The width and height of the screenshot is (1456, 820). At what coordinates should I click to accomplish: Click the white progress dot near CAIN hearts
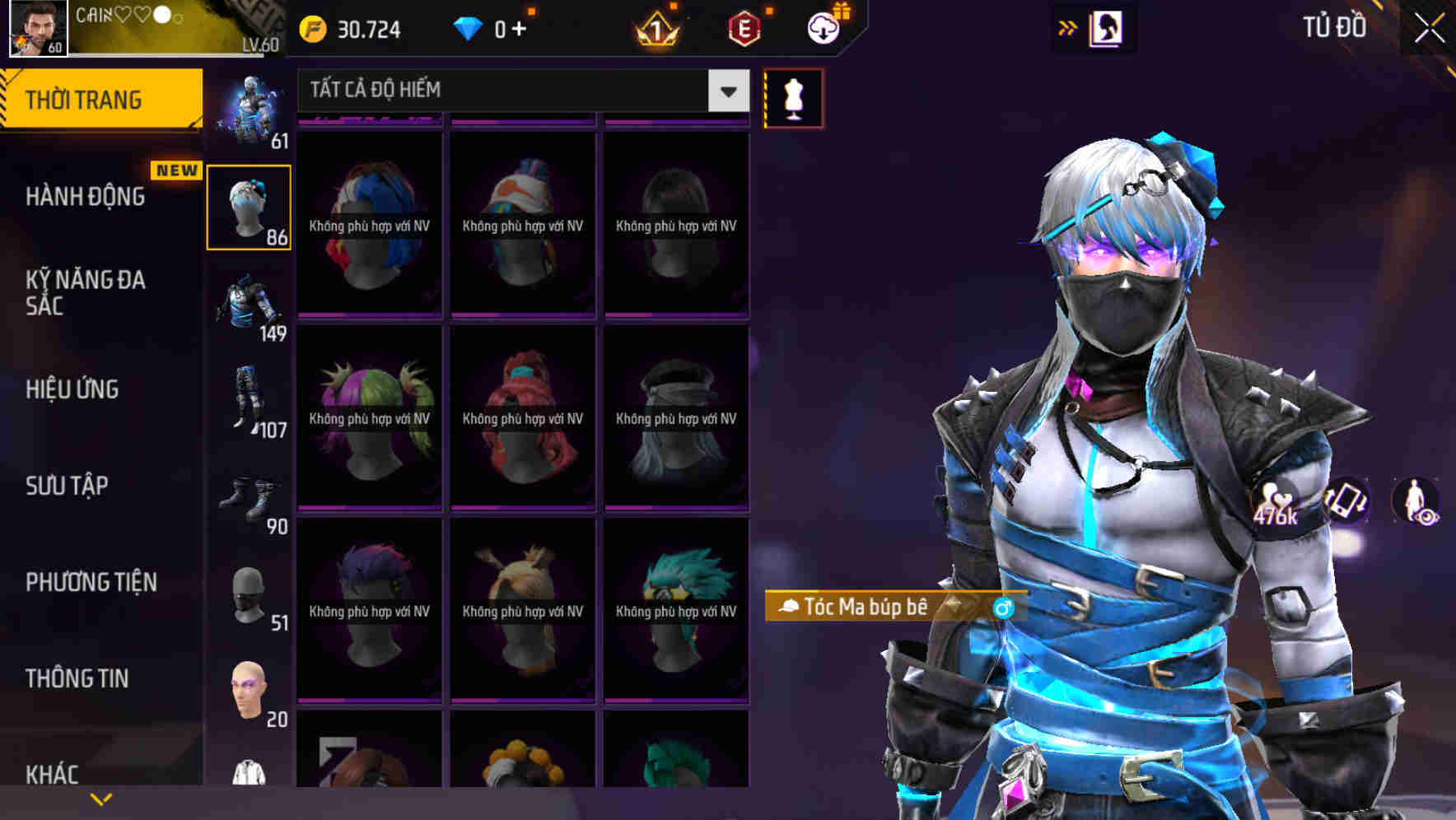pos(161,15)
